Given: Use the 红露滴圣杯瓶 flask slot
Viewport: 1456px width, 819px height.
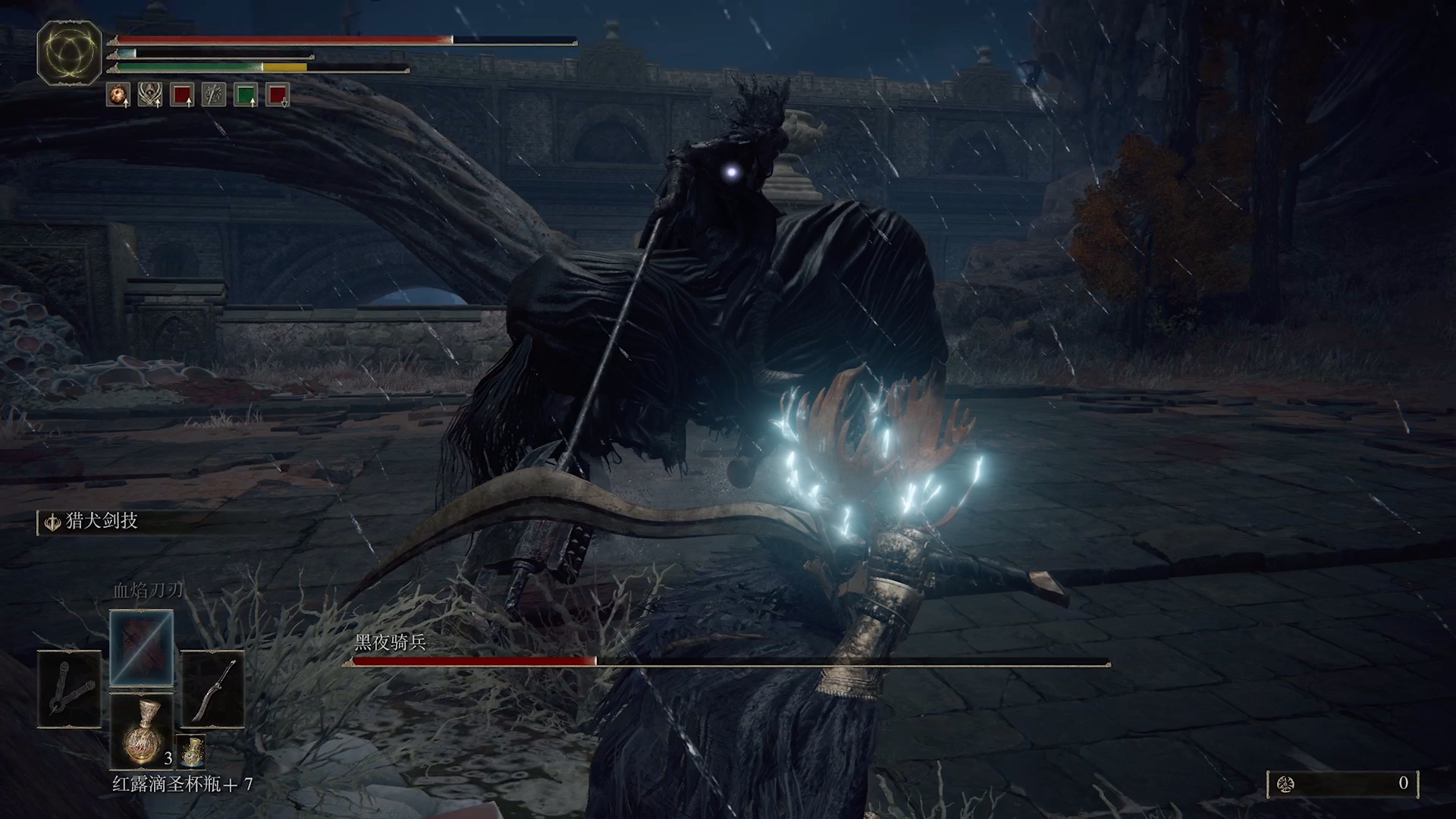Looking at the screenshot, I should click(x=142, y=731).
